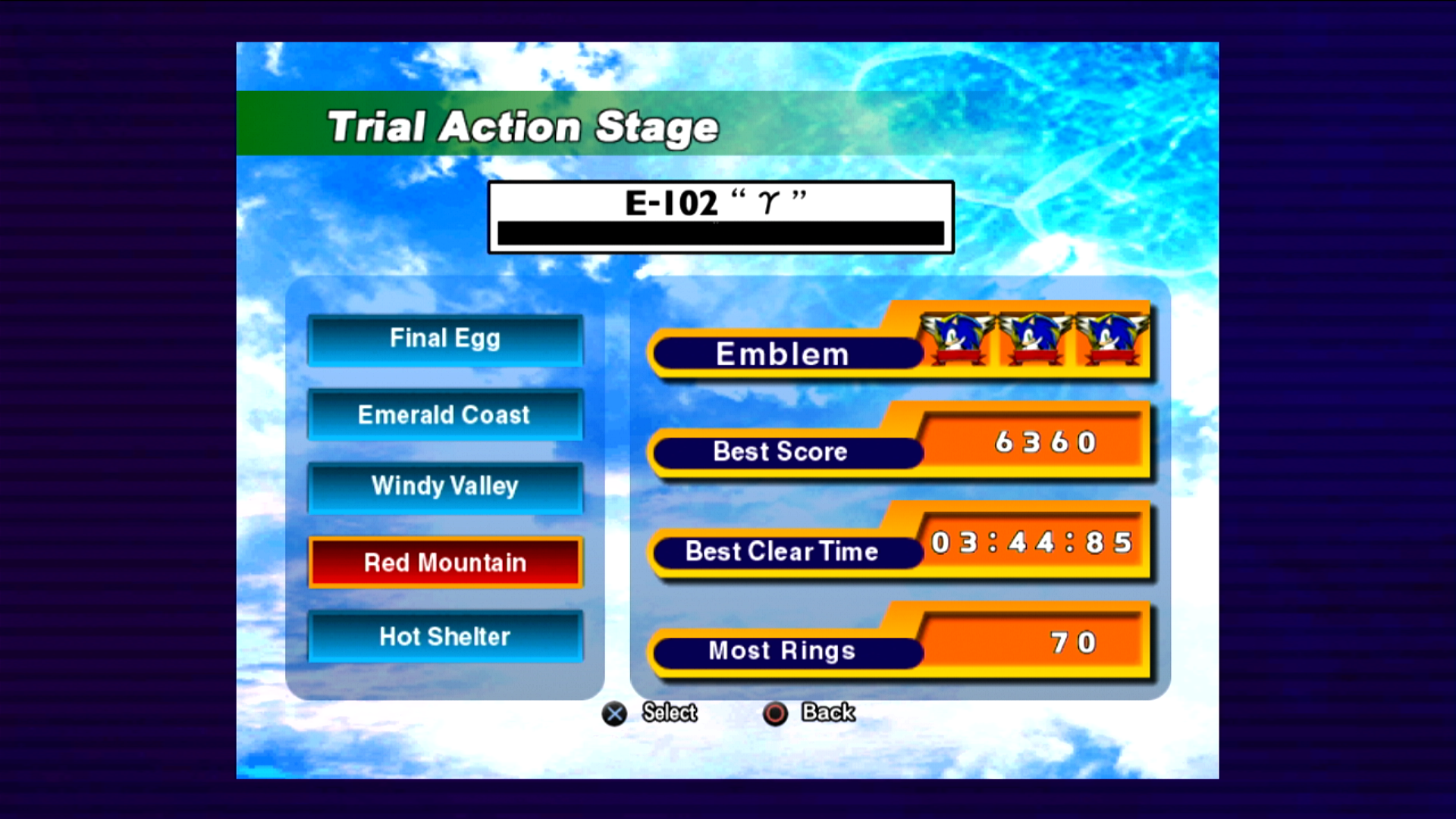Choose the Emerald Coast stage
1456x819 pixels.
point(445,415)
